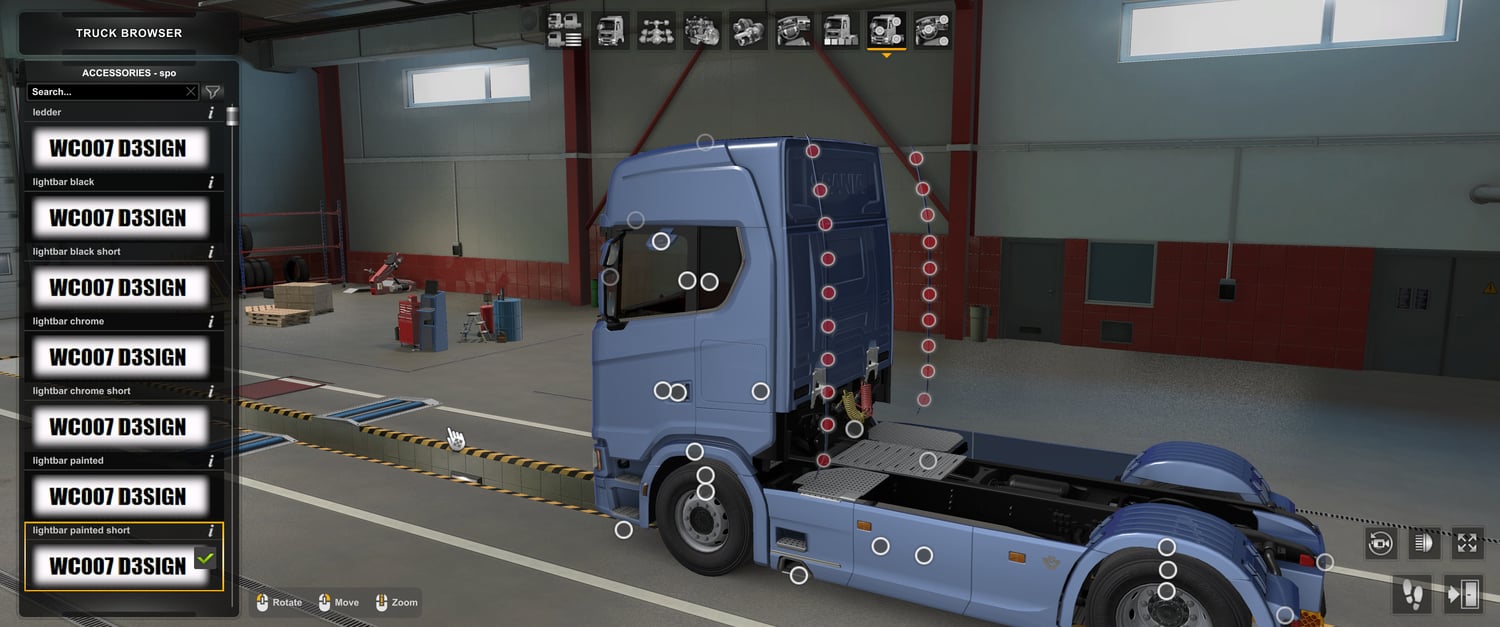Switch to the chassis category tab
Viewport: 1500px width, 627px height.
657,30
